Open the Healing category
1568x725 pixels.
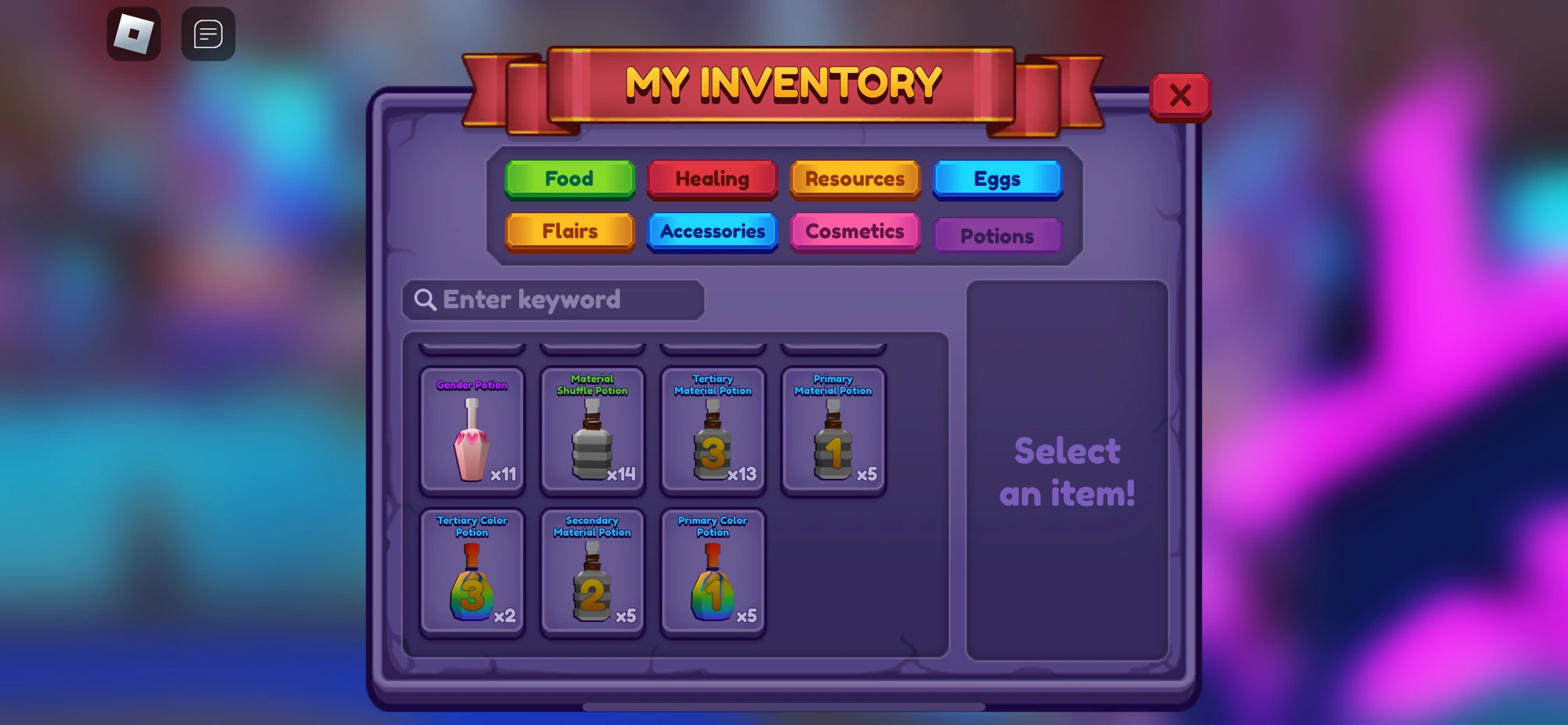click(x=712, y=179)
